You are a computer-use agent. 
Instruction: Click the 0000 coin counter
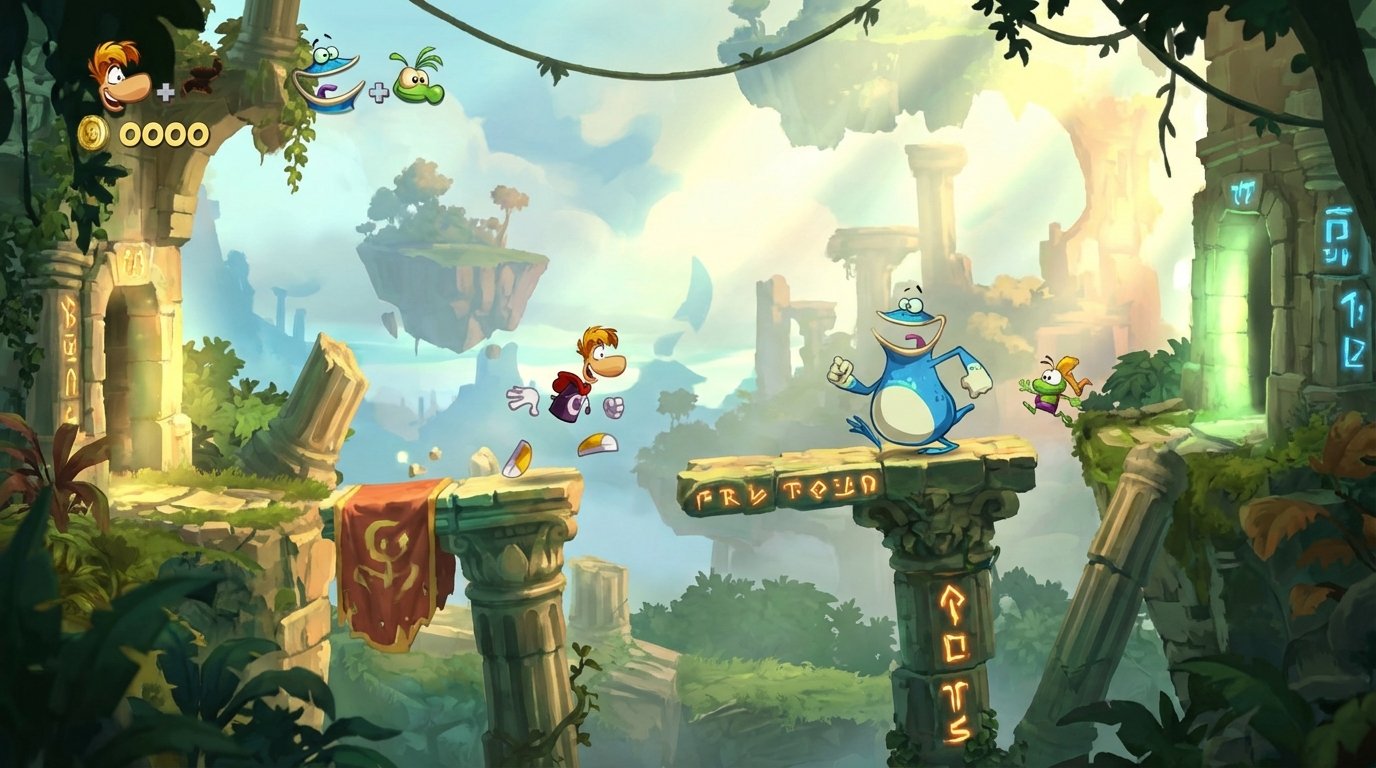click(163, 132)
